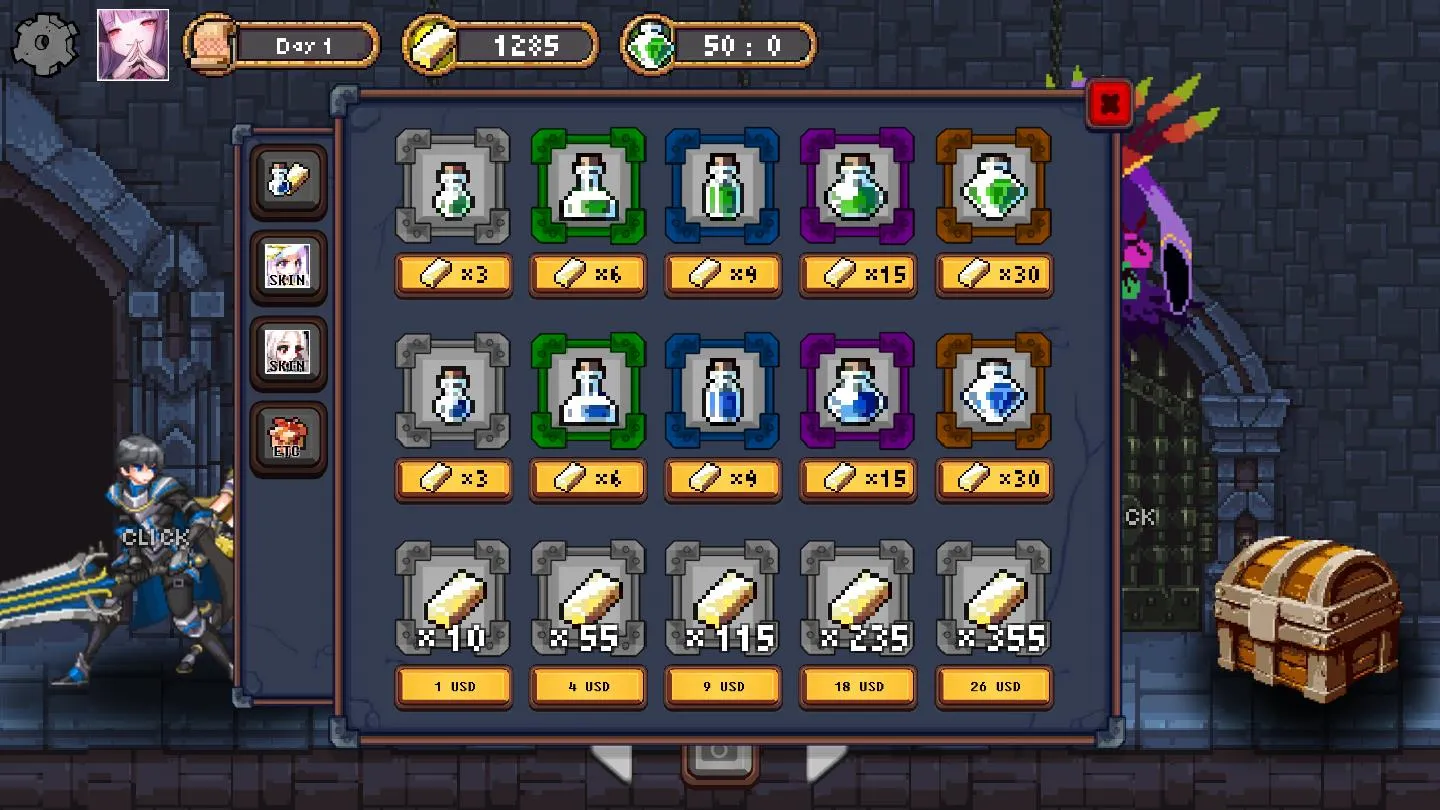
Task: Buy the green potion for 3 gold bars
Action: [x=453, y=275]
